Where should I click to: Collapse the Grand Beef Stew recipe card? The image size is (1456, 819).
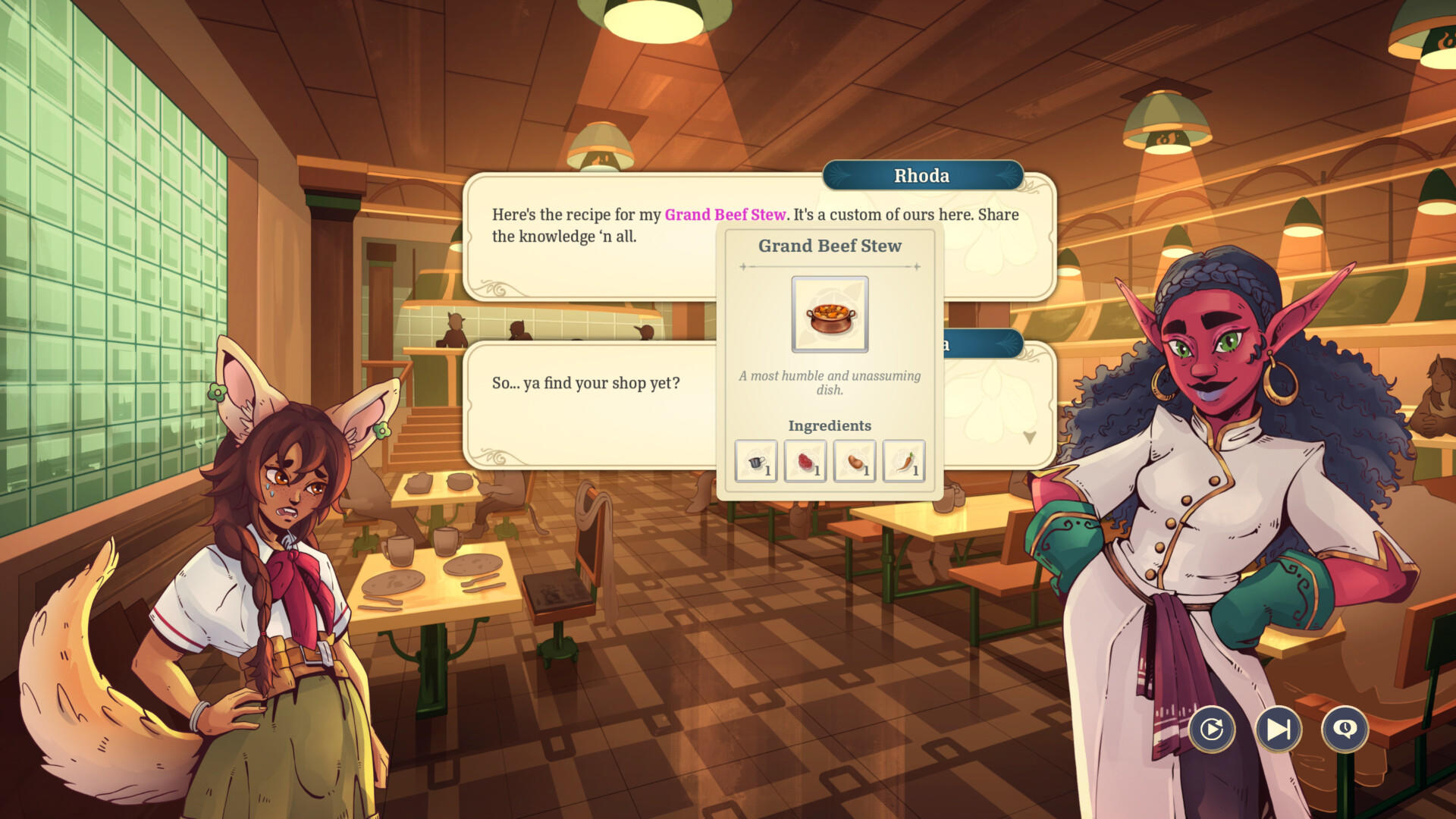(x=830, y=246)
